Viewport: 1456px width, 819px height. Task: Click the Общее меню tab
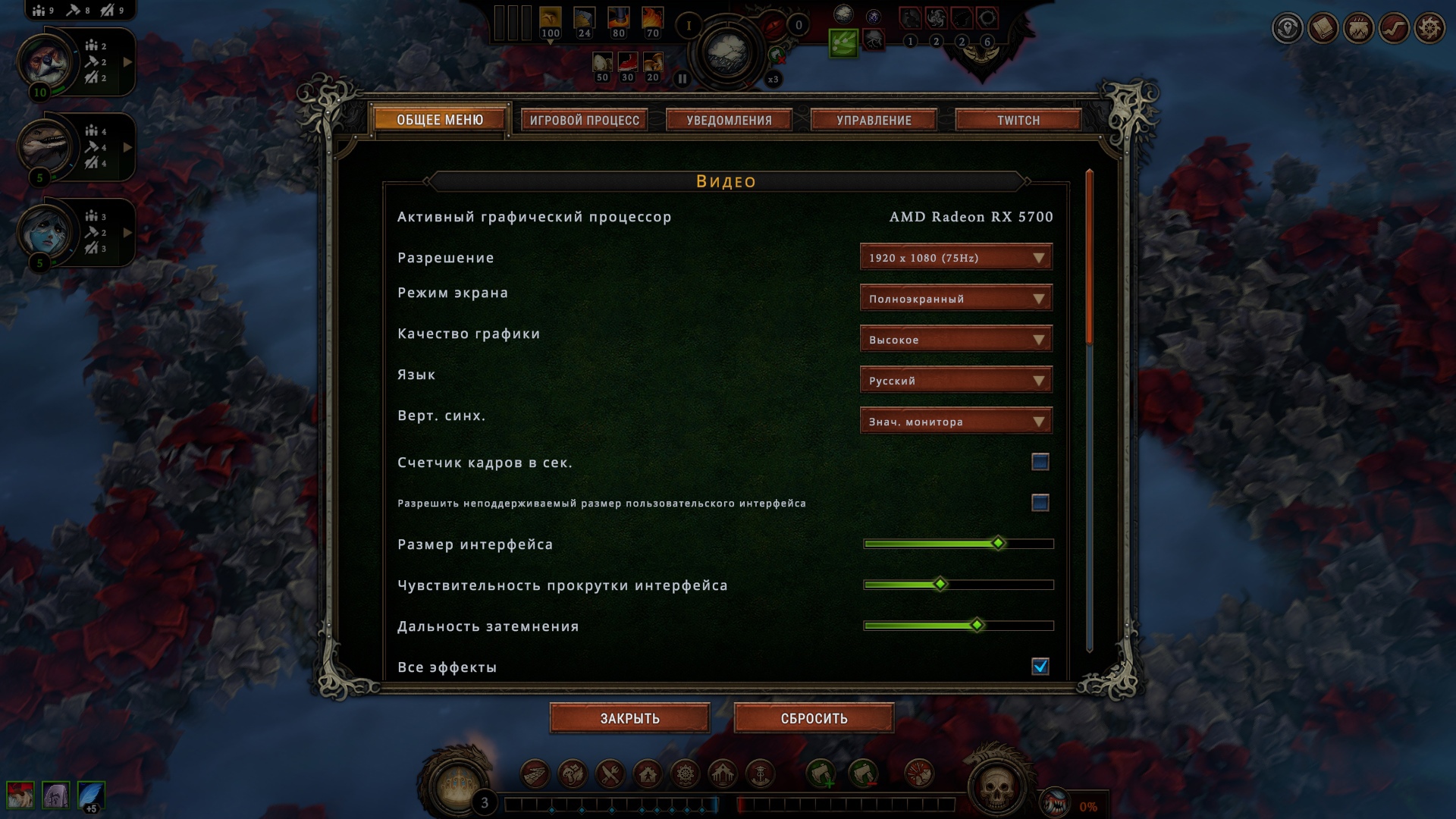click(440, 120)
